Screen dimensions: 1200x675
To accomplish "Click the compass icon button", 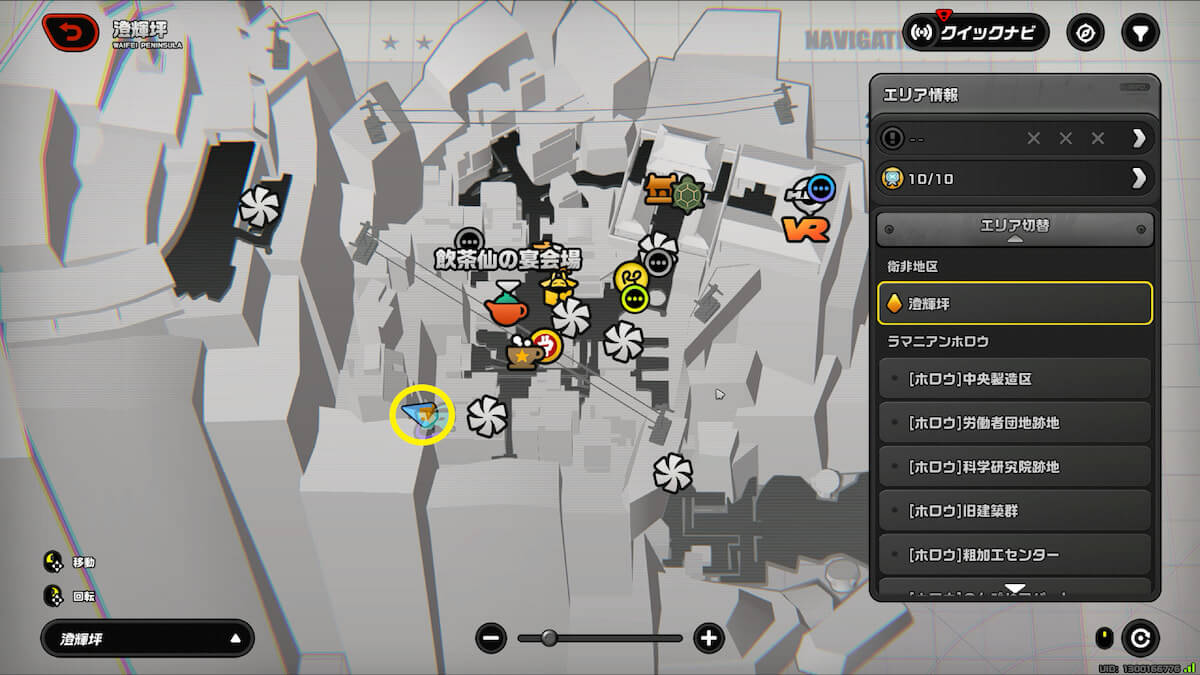I will 1084,32.
